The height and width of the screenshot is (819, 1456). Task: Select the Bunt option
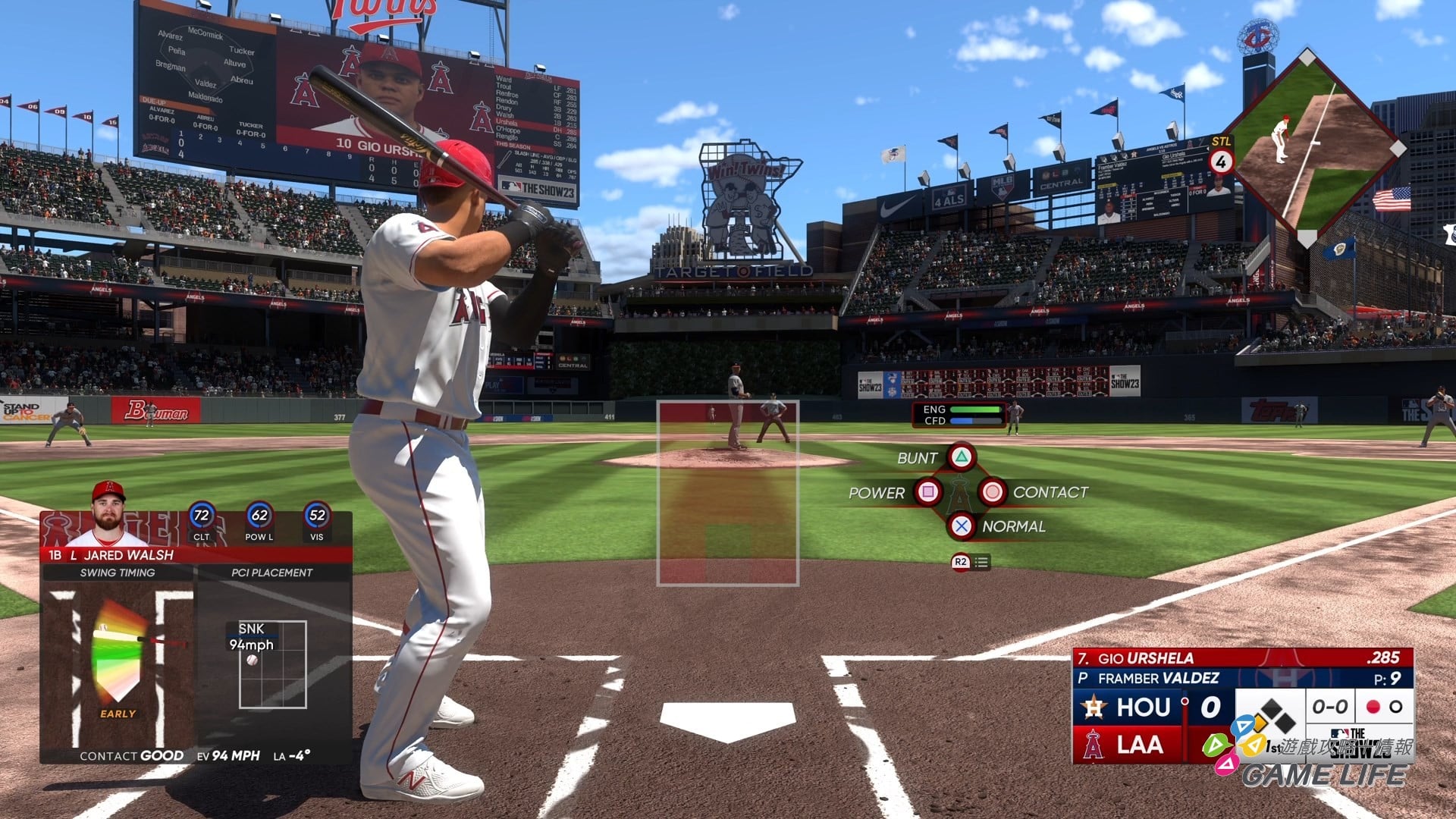pos(961,457)
